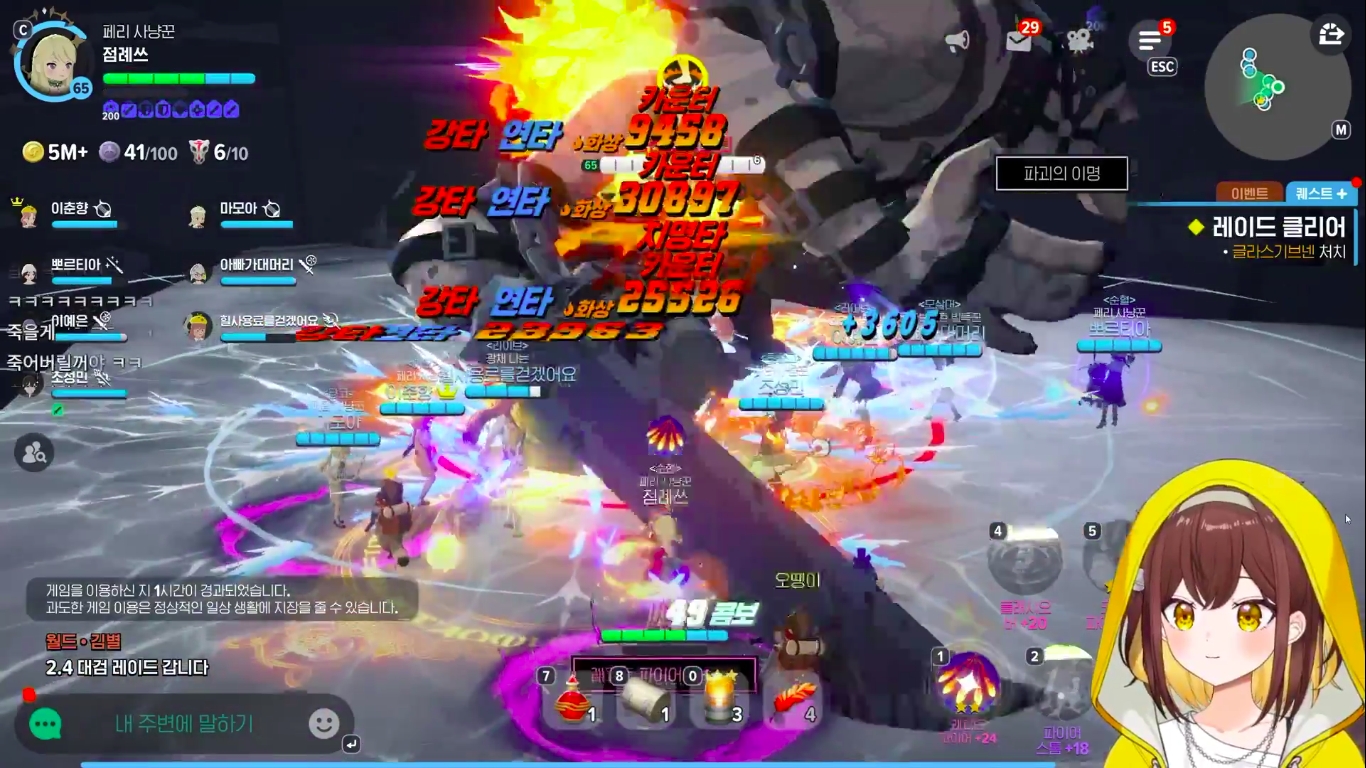Use the red potion in slot 7
The height and width of the screenshot is (768, 1366).
pyautogui.click(x=573, y=700)
